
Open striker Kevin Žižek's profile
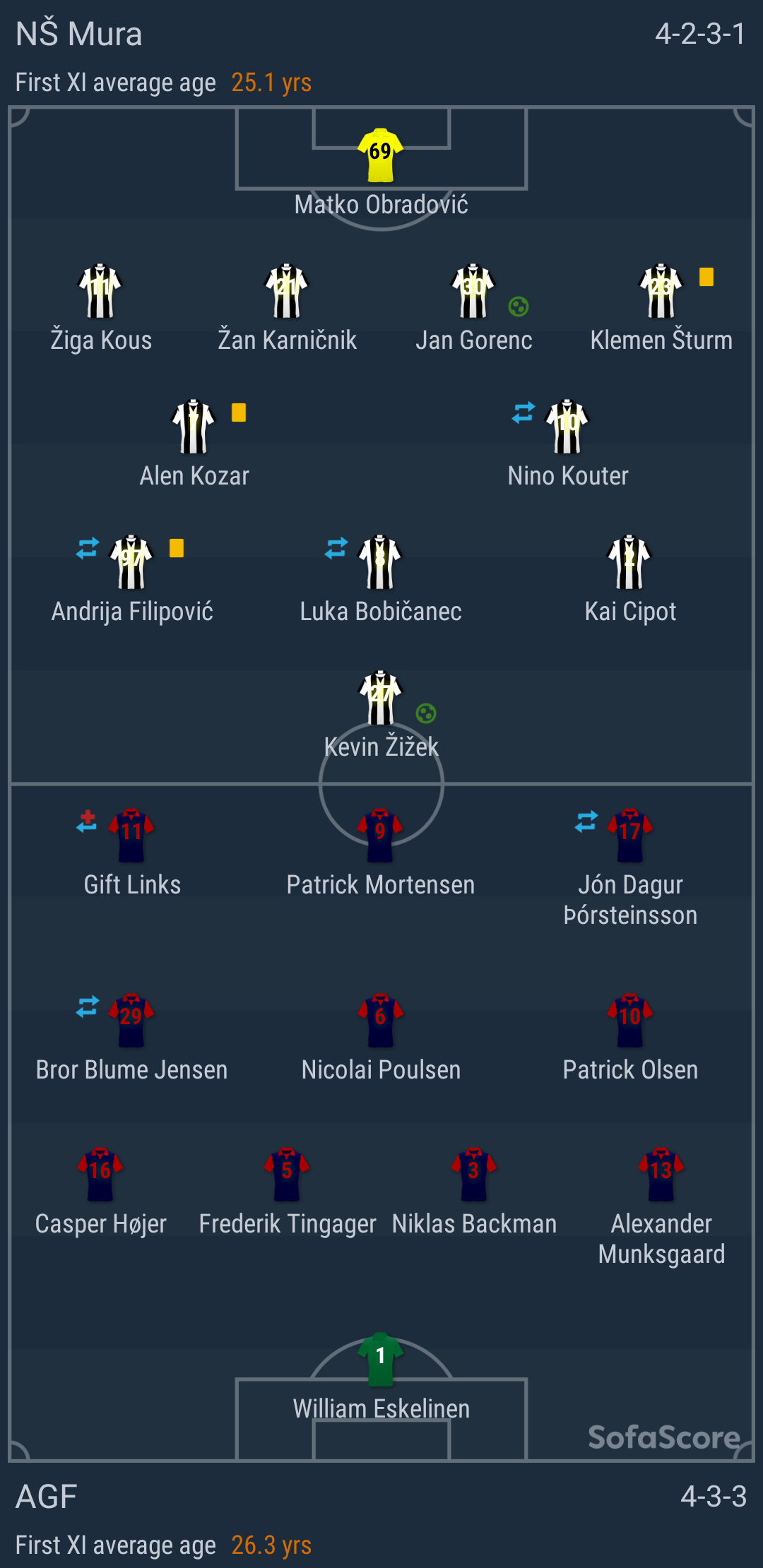[x=381, y=698]
